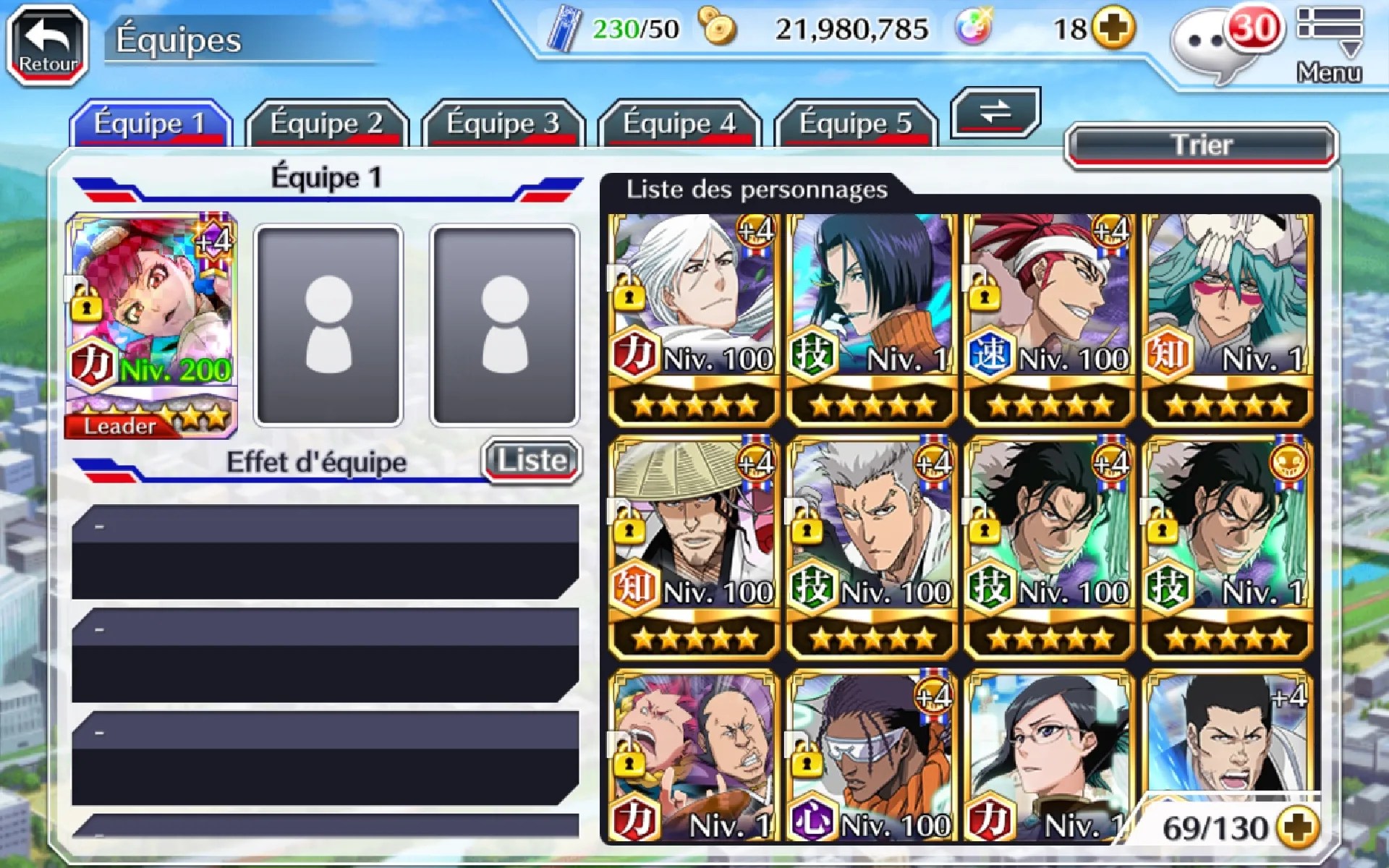Expand character storage with the 69/130 plus button
This screenshot has width=1389, height=868.
tap(1298, 828)
